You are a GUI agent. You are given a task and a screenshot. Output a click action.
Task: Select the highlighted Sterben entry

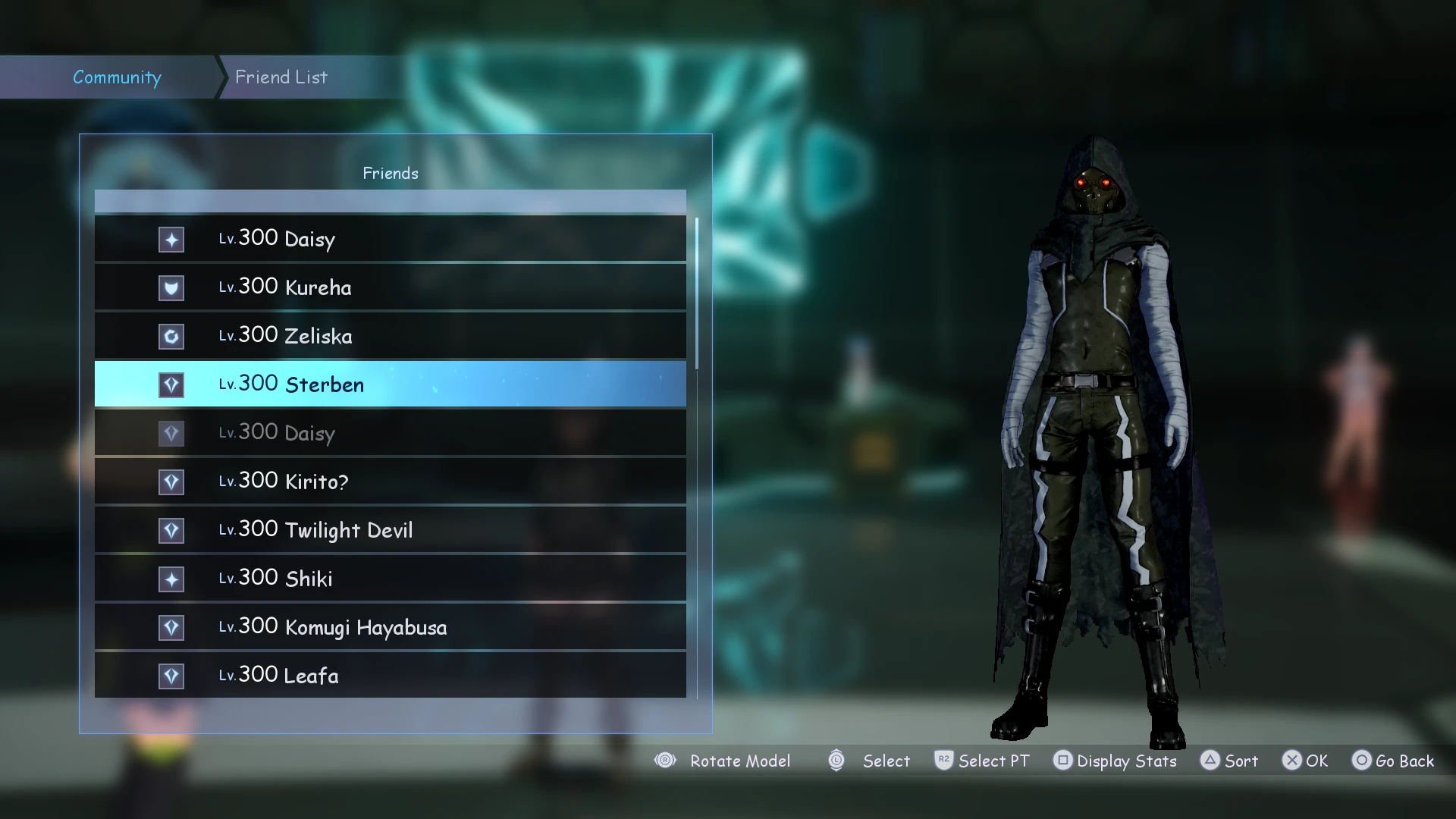point(390,384)
